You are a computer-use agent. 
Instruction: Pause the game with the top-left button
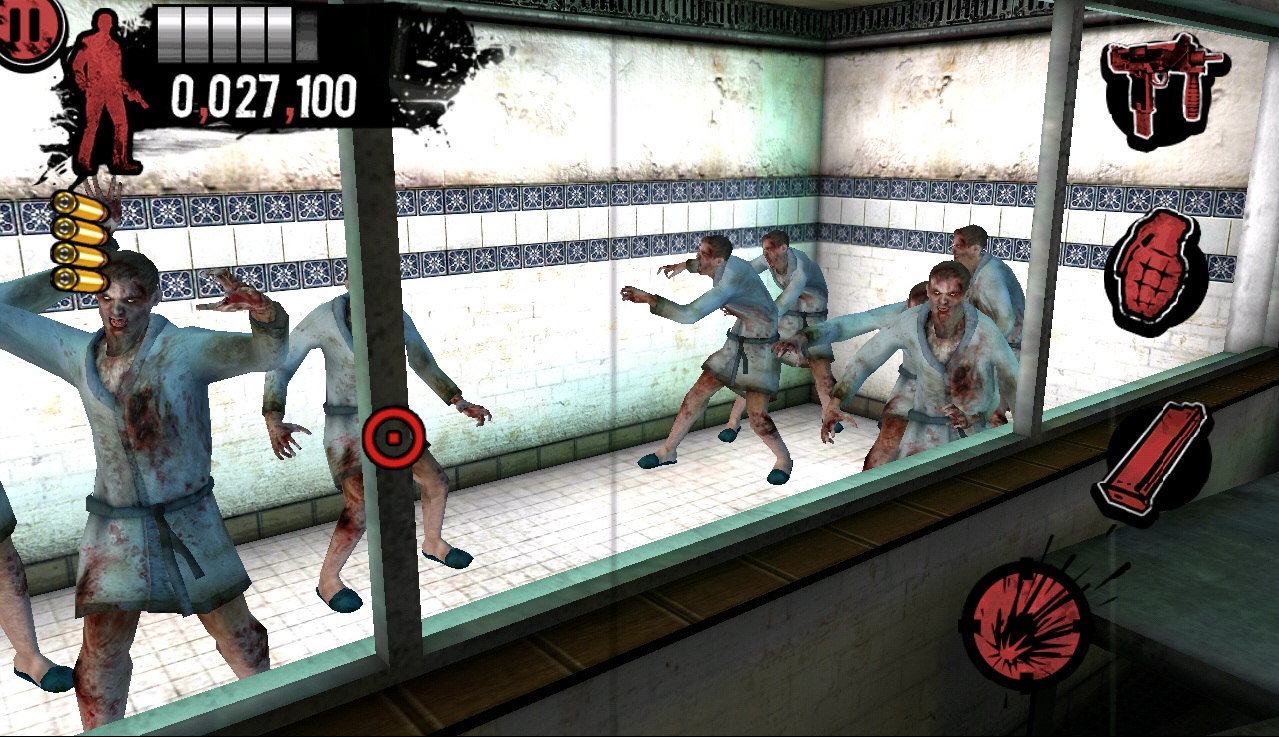coord(28,27)
